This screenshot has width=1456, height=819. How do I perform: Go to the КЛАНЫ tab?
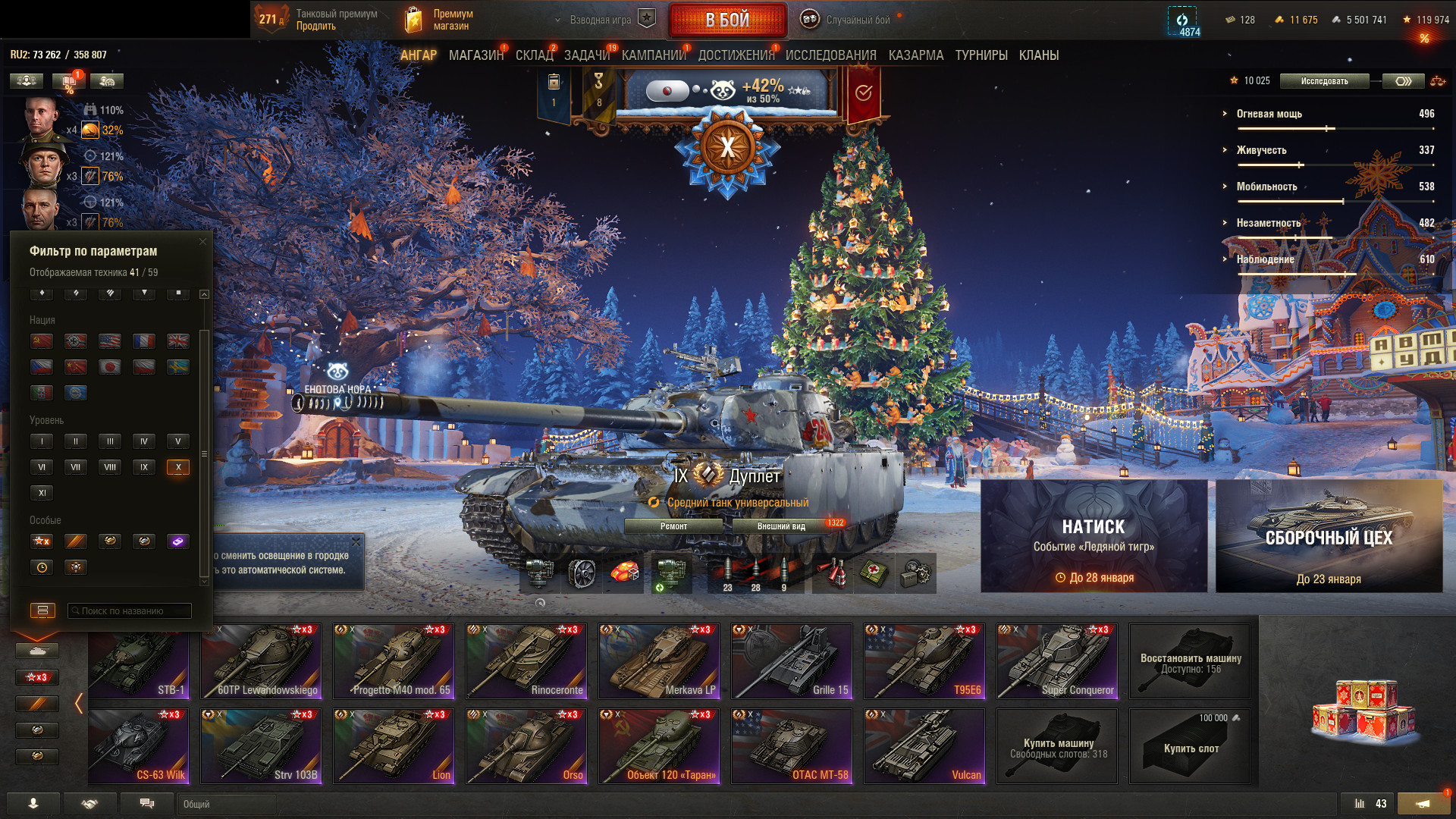click(1038, 55)
